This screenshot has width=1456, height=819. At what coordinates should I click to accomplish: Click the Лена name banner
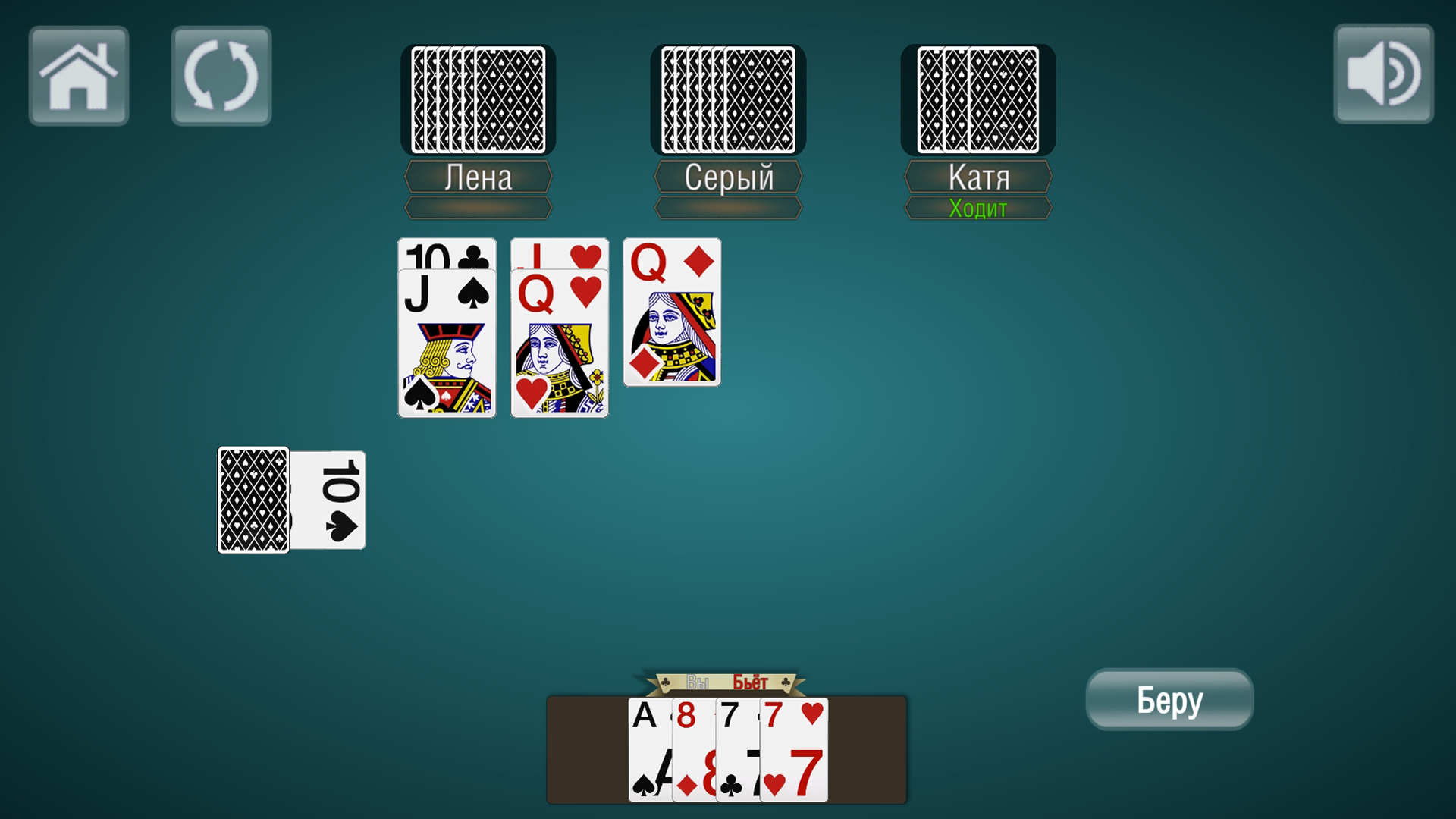coord(478,177)
